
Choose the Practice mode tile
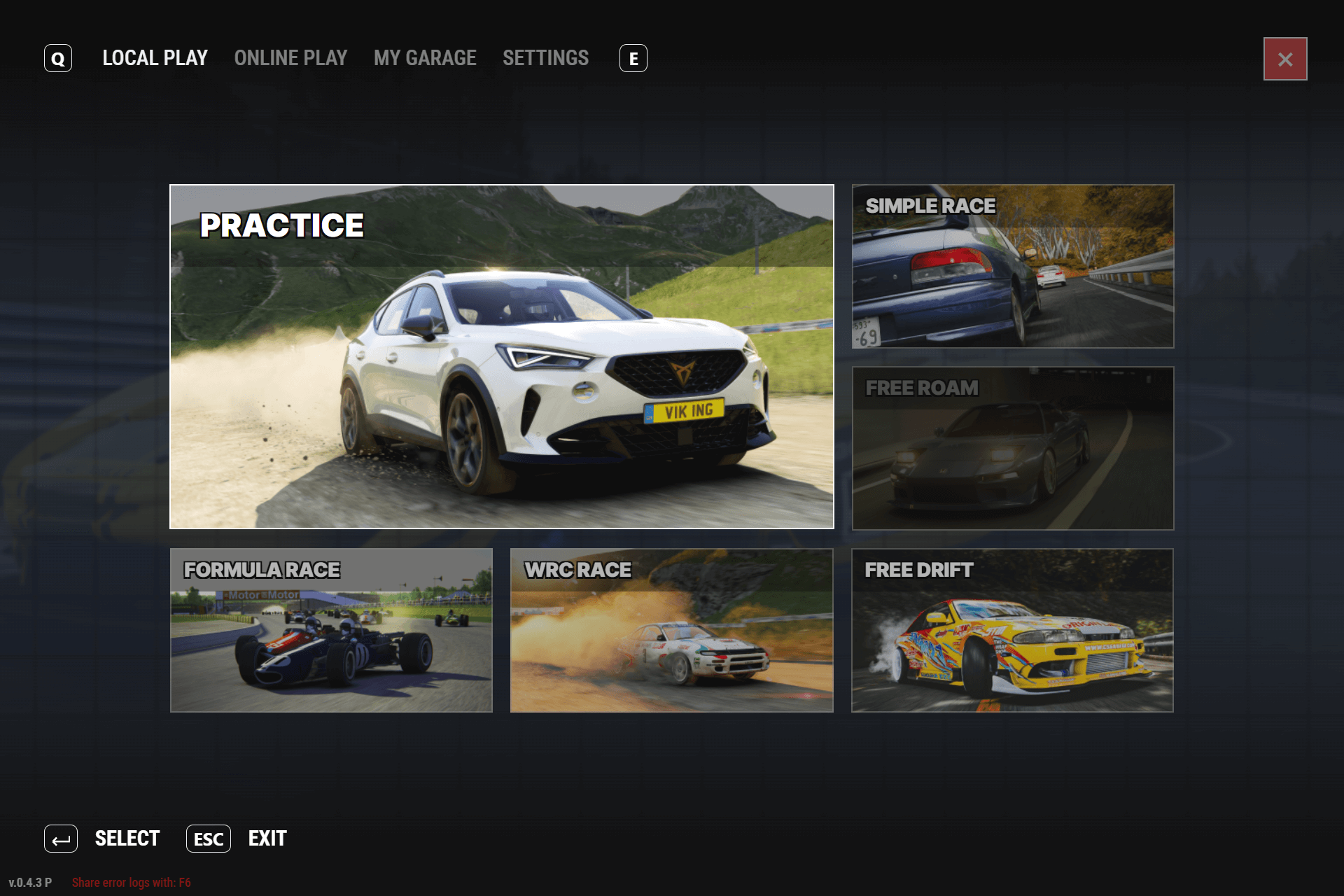click(x=501, y=356)
